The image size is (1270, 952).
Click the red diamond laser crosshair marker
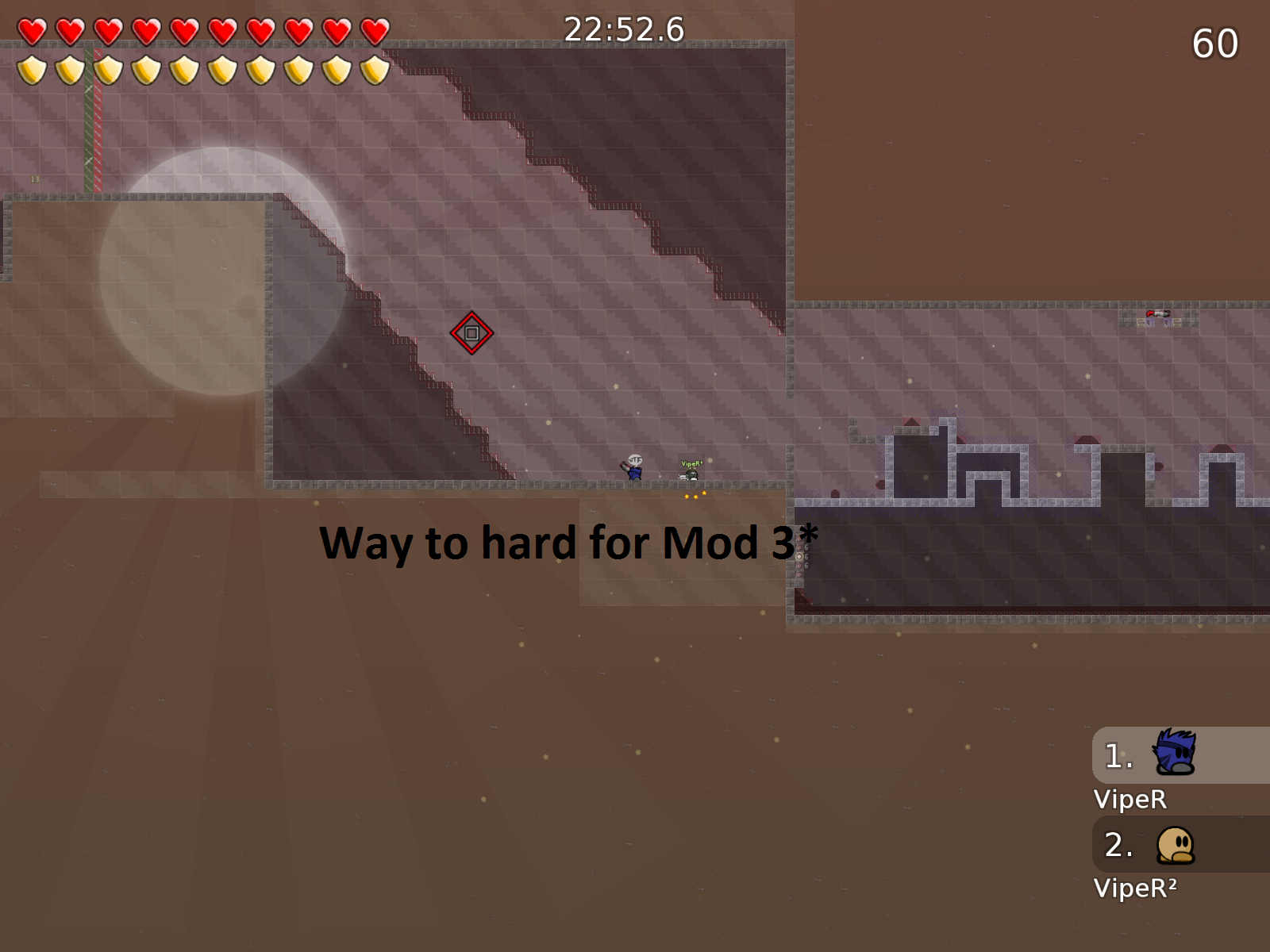tap(471, 332)
